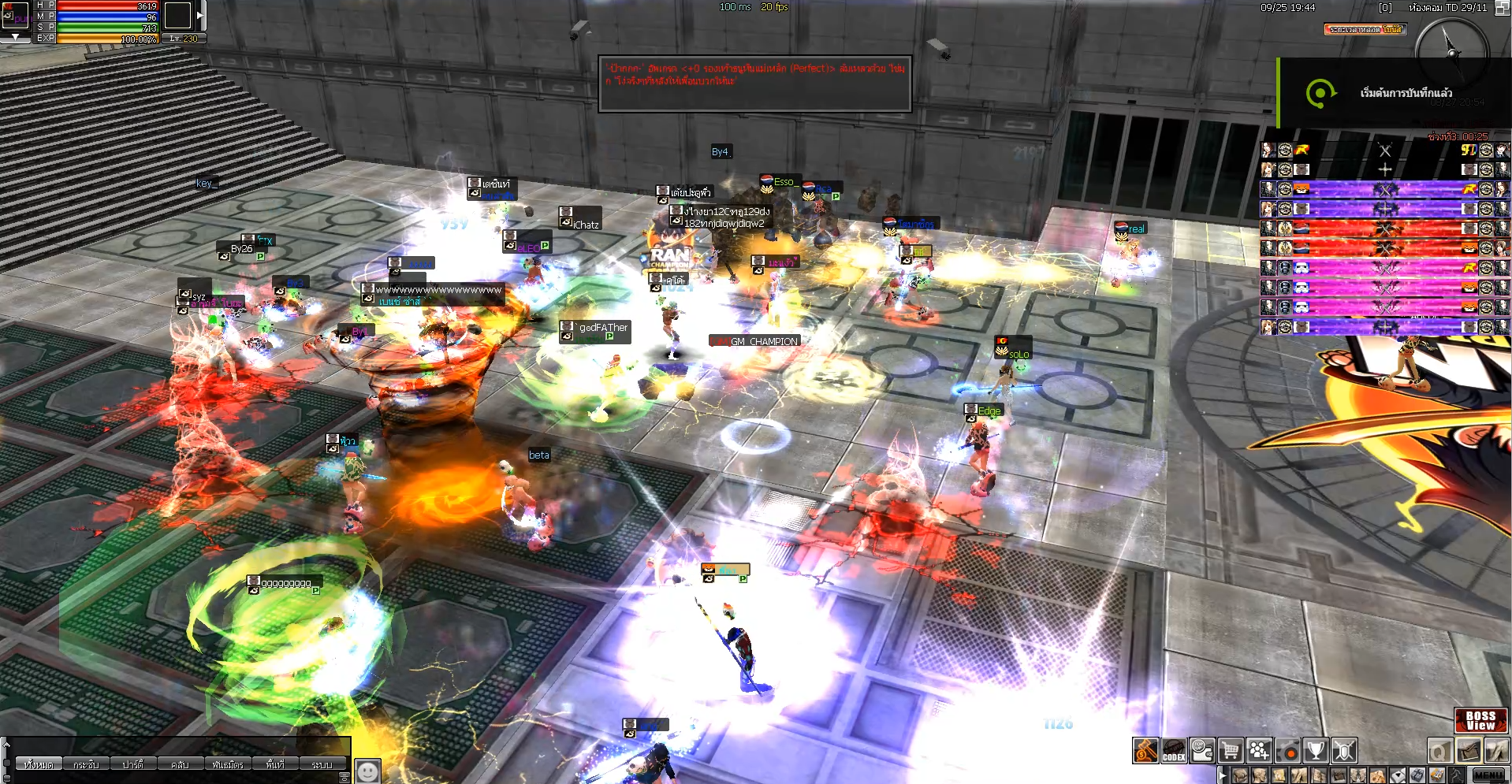Click the Q quest button

1440,751
